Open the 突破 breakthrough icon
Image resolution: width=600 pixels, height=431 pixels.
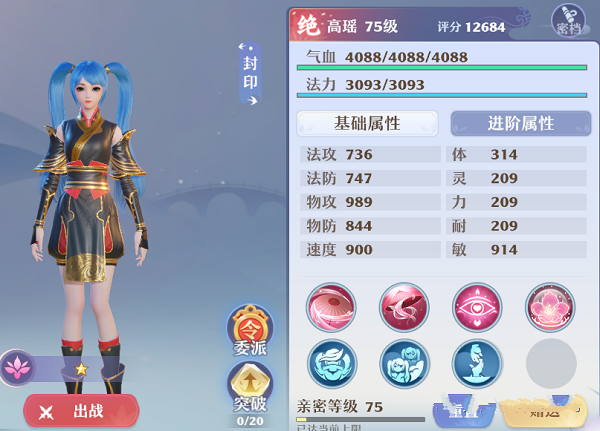(250, 389)
